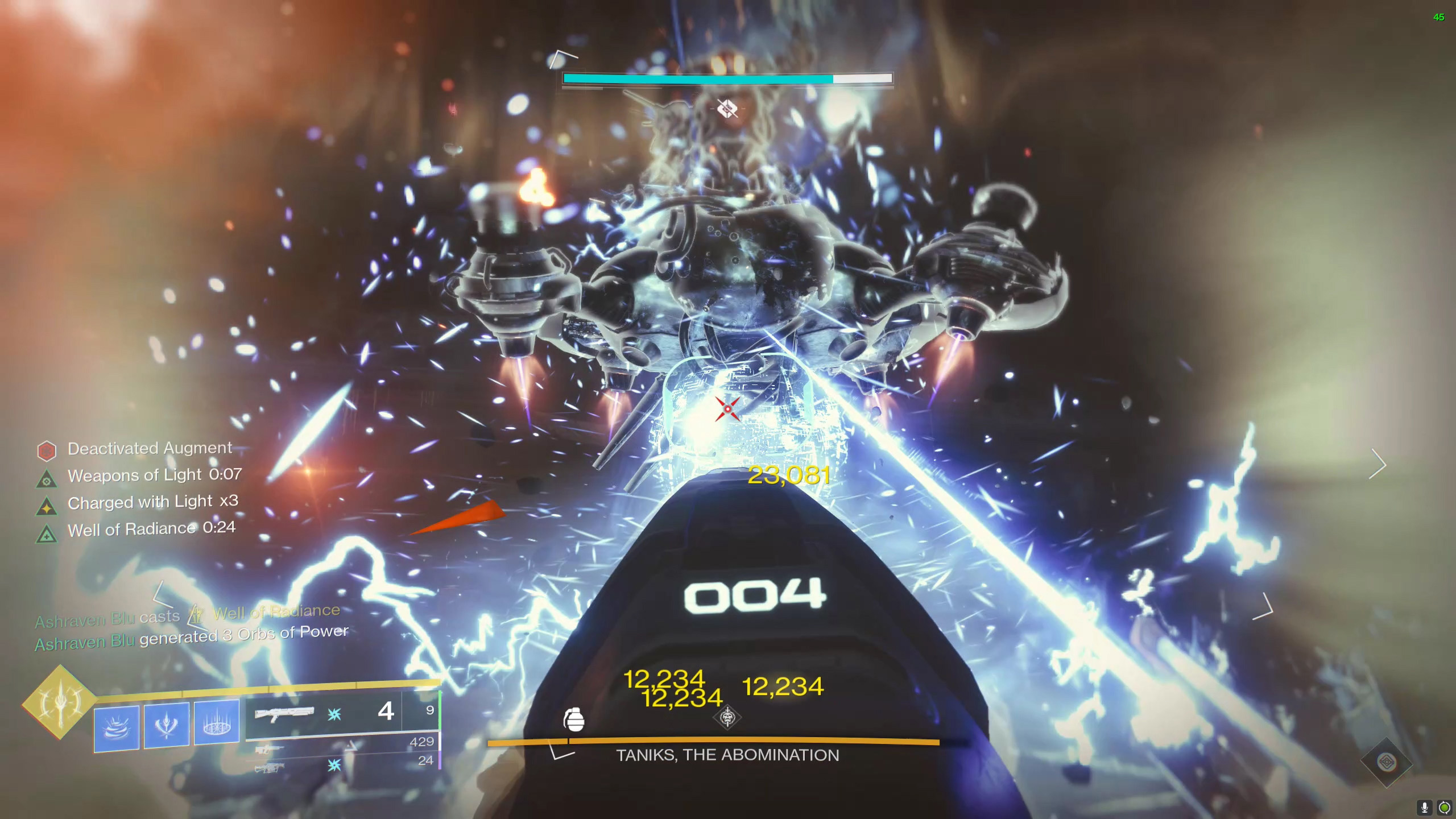Cast the spiked ring rift ability icon

pyautogui.click(x=216, y=722)
